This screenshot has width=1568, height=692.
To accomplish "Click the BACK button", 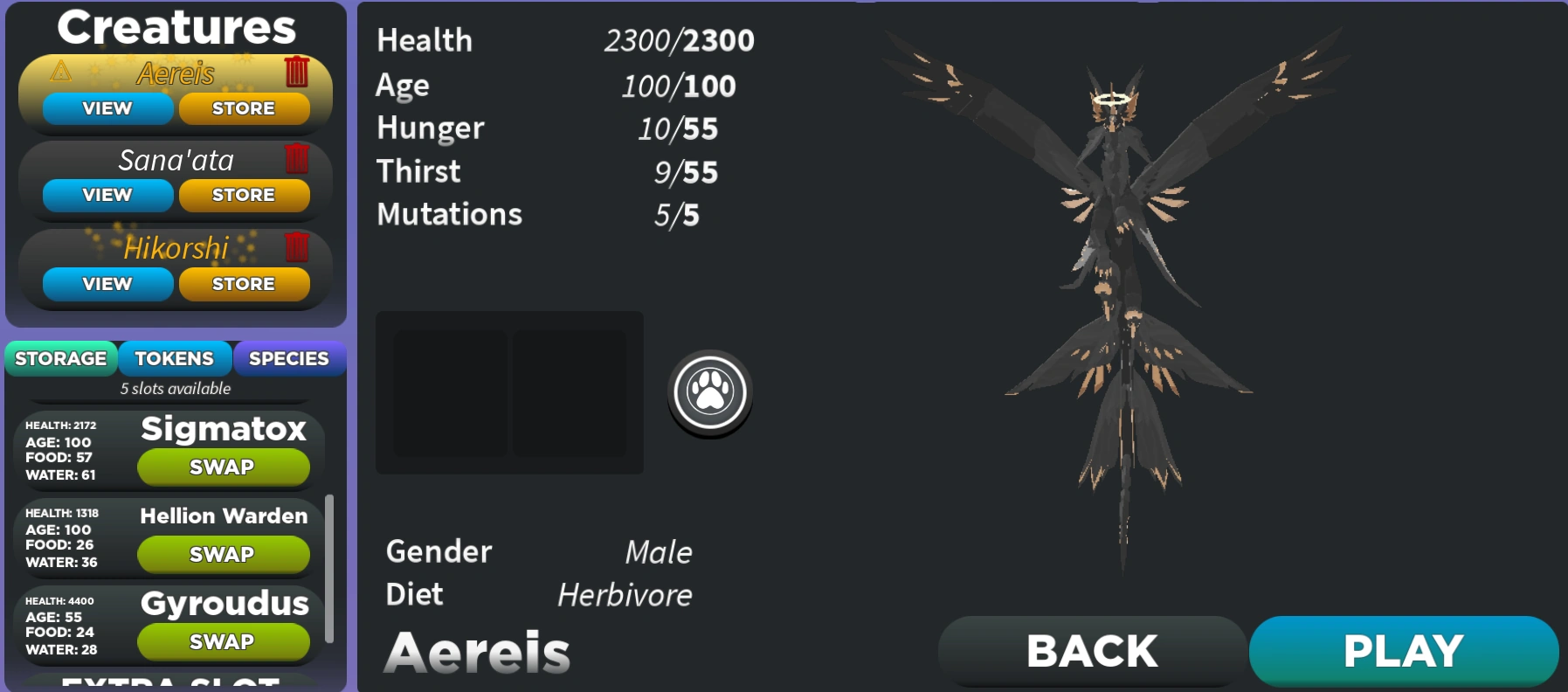I will 1091,649.
